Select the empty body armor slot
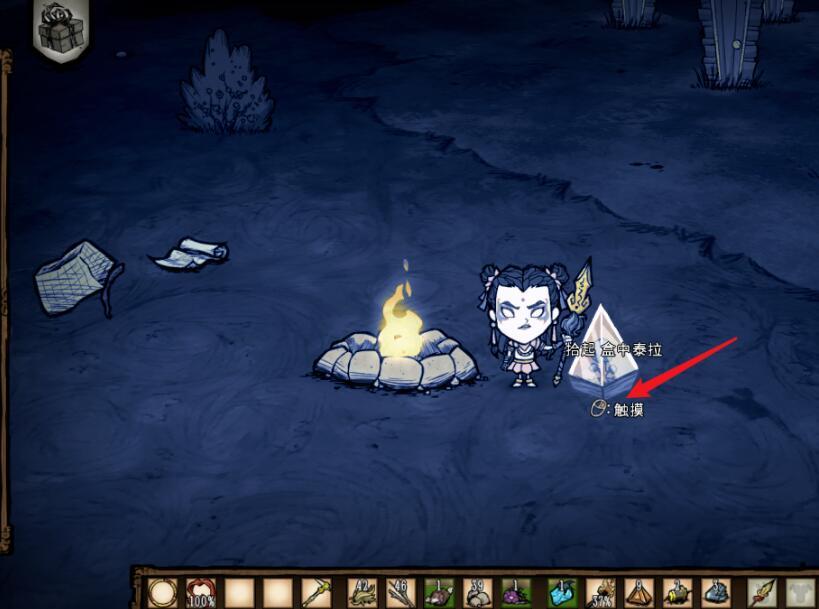The width and height of the screenshot is (819, 609). pyautogui.click(x=801, y=592)
